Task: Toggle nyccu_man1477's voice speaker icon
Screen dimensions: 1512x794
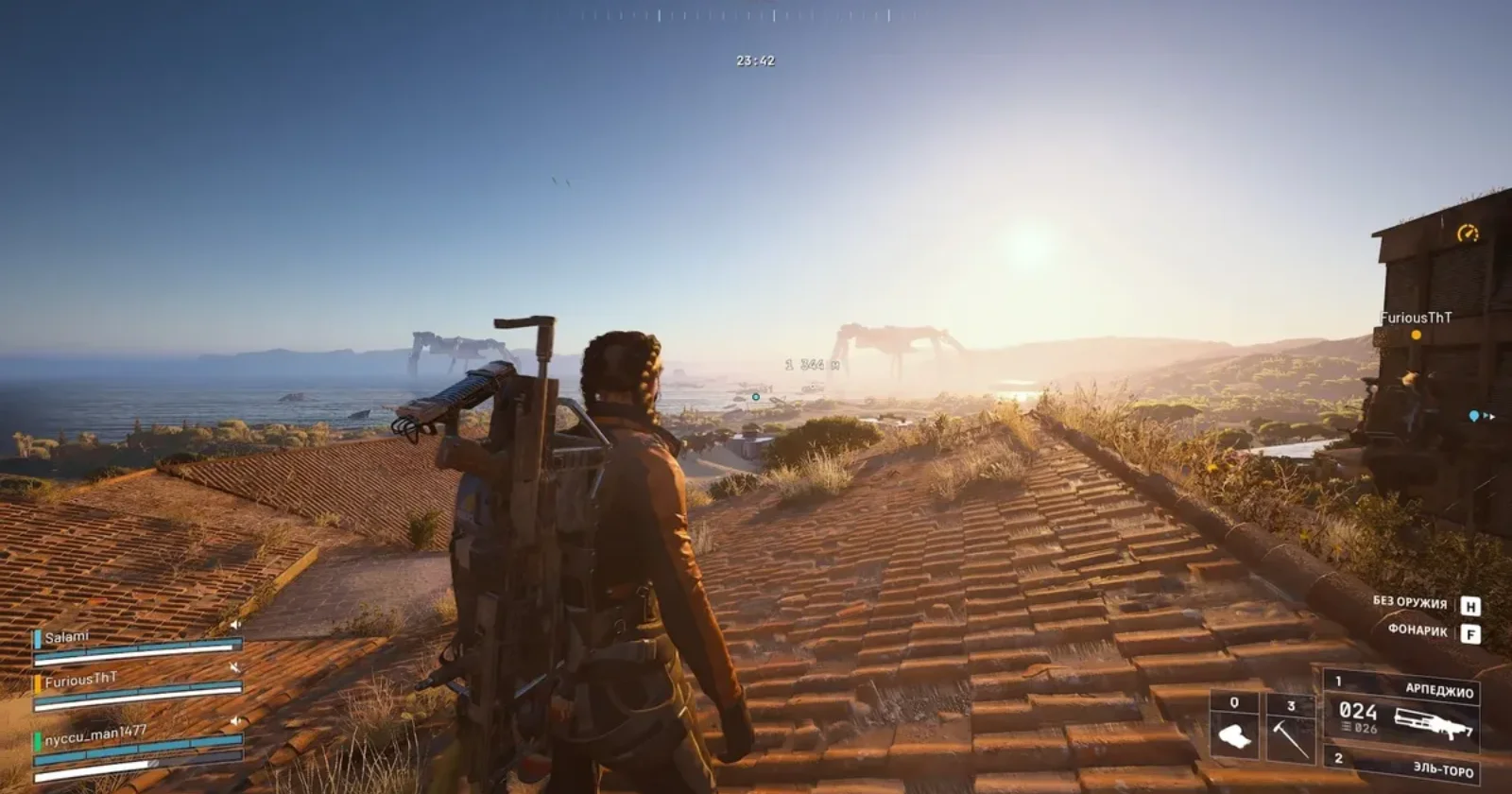Action: coord(234,721)
